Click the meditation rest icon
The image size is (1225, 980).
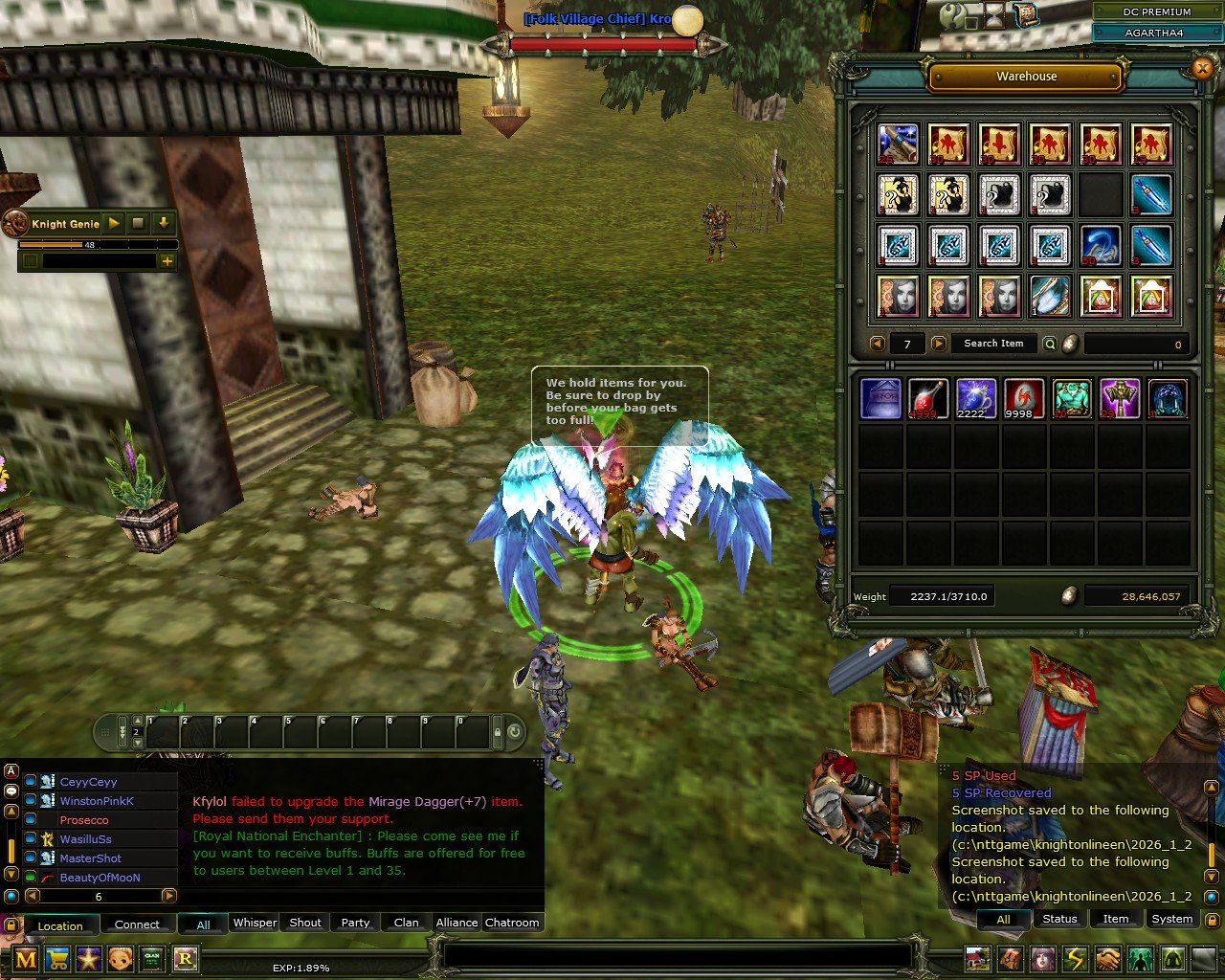coord(1170,958)
